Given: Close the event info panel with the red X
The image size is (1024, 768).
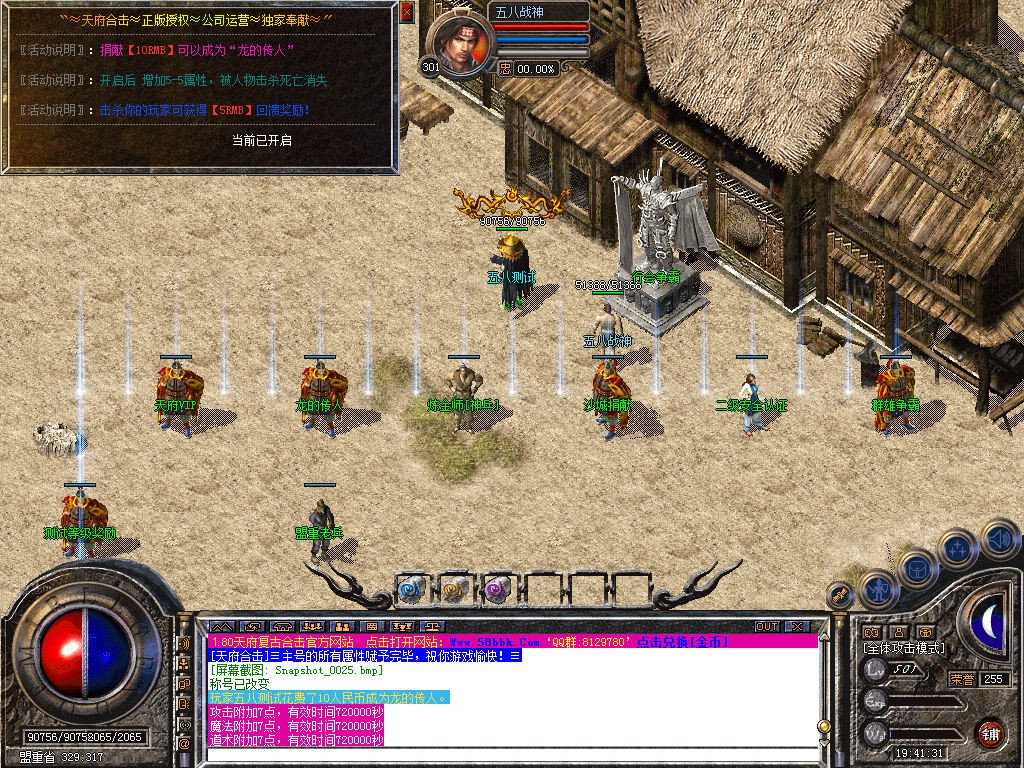Looking at the screenshot, I should coord(406,12).
